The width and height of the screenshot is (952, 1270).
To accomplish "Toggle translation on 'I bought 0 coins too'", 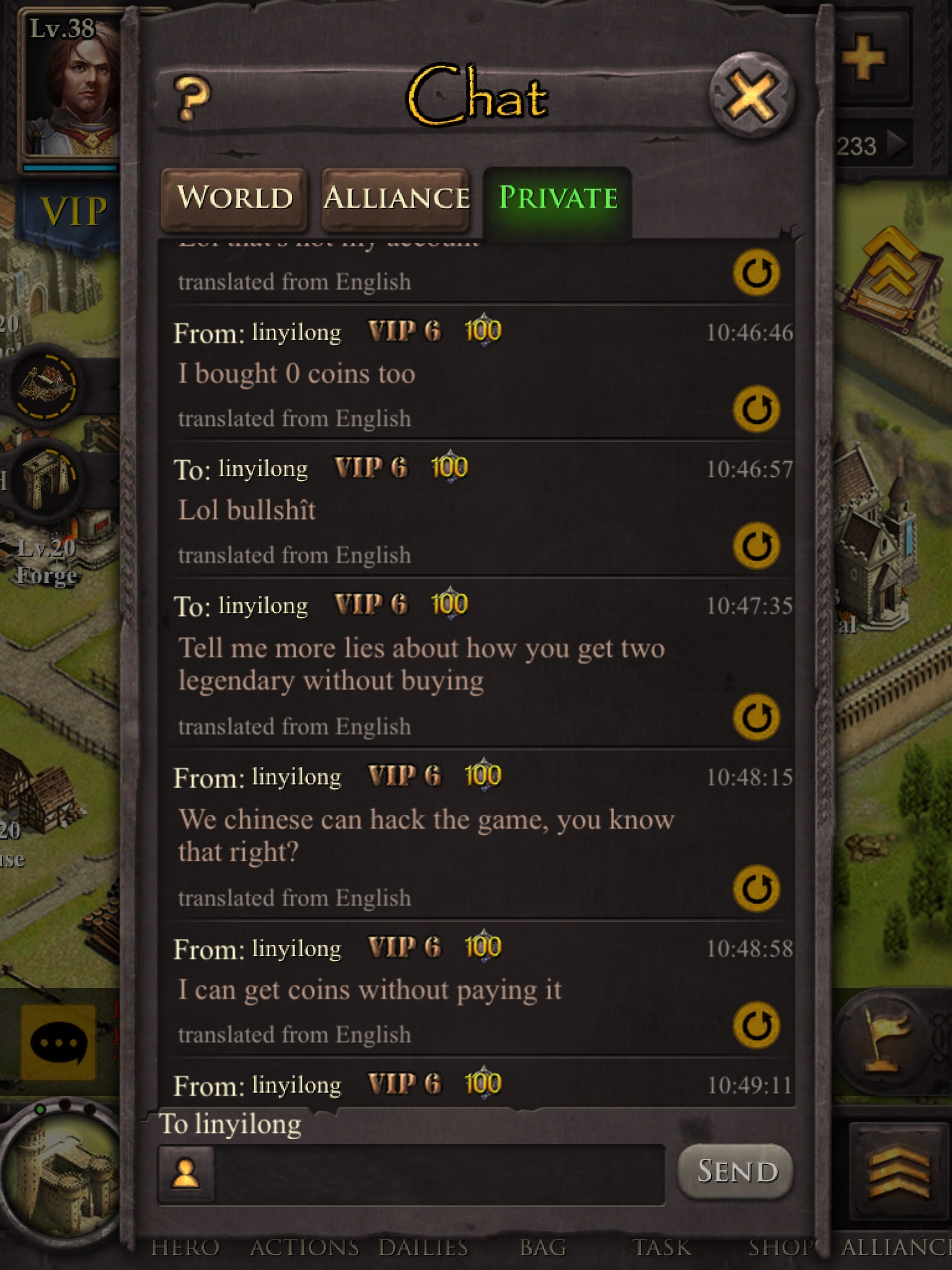I will click(756, 409).
